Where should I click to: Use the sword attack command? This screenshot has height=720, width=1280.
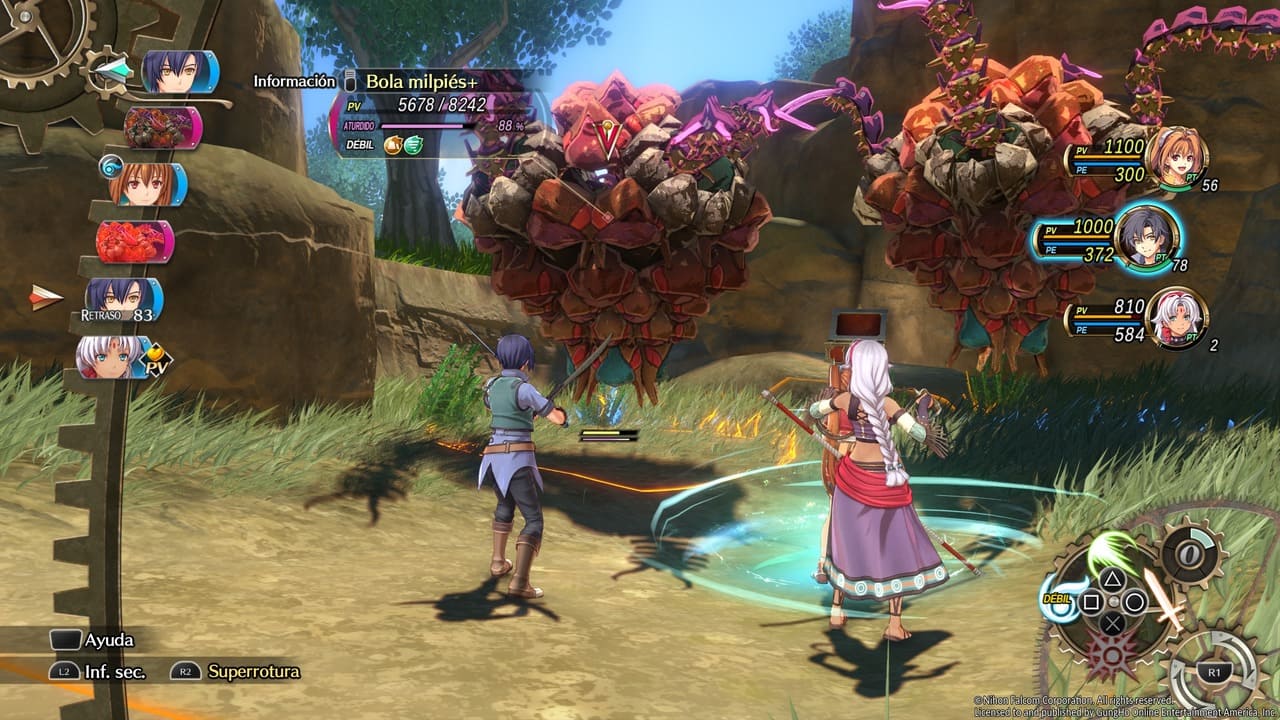(x=1166, y=599)
